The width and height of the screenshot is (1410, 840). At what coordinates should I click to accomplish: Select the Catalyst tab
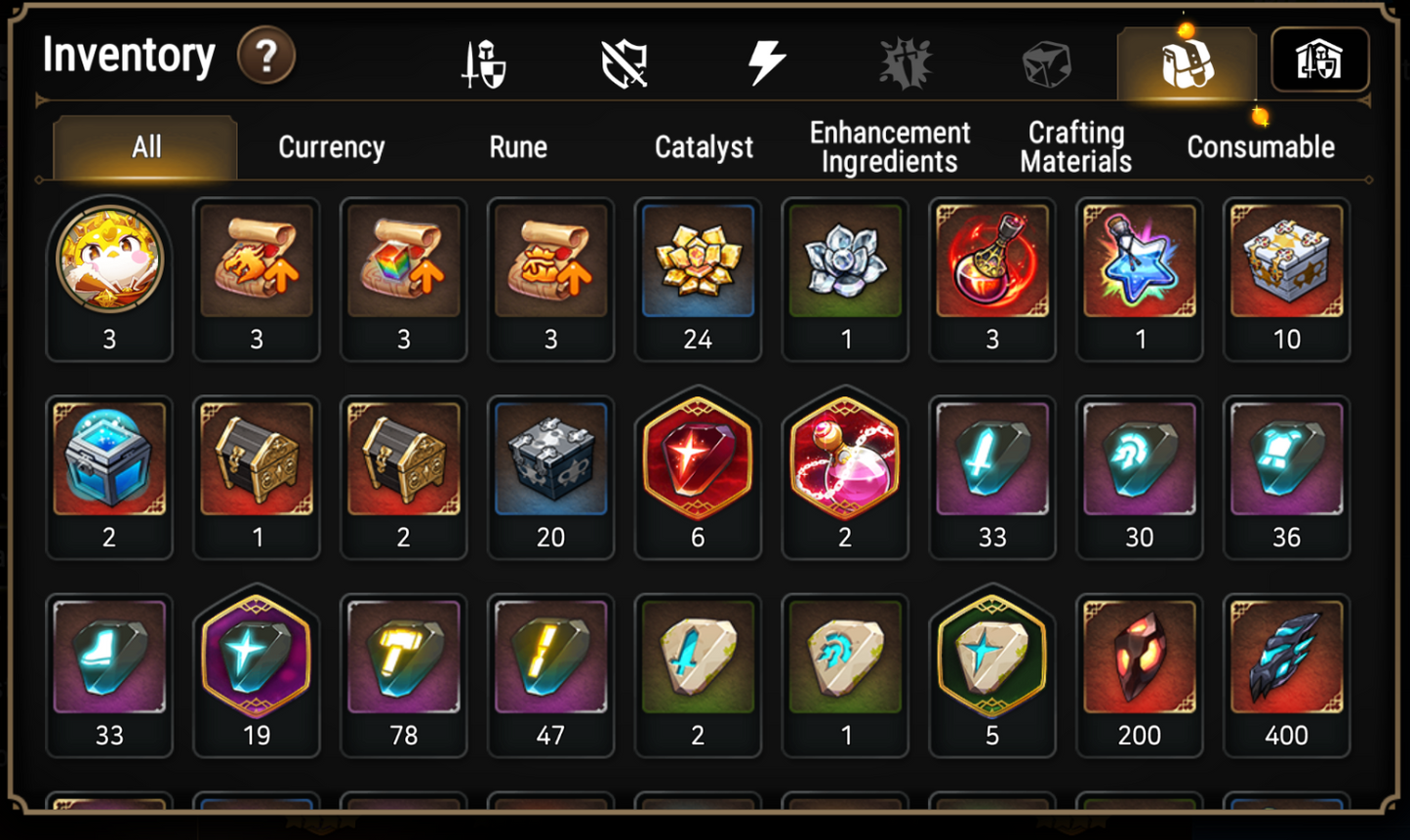[704, 147]
